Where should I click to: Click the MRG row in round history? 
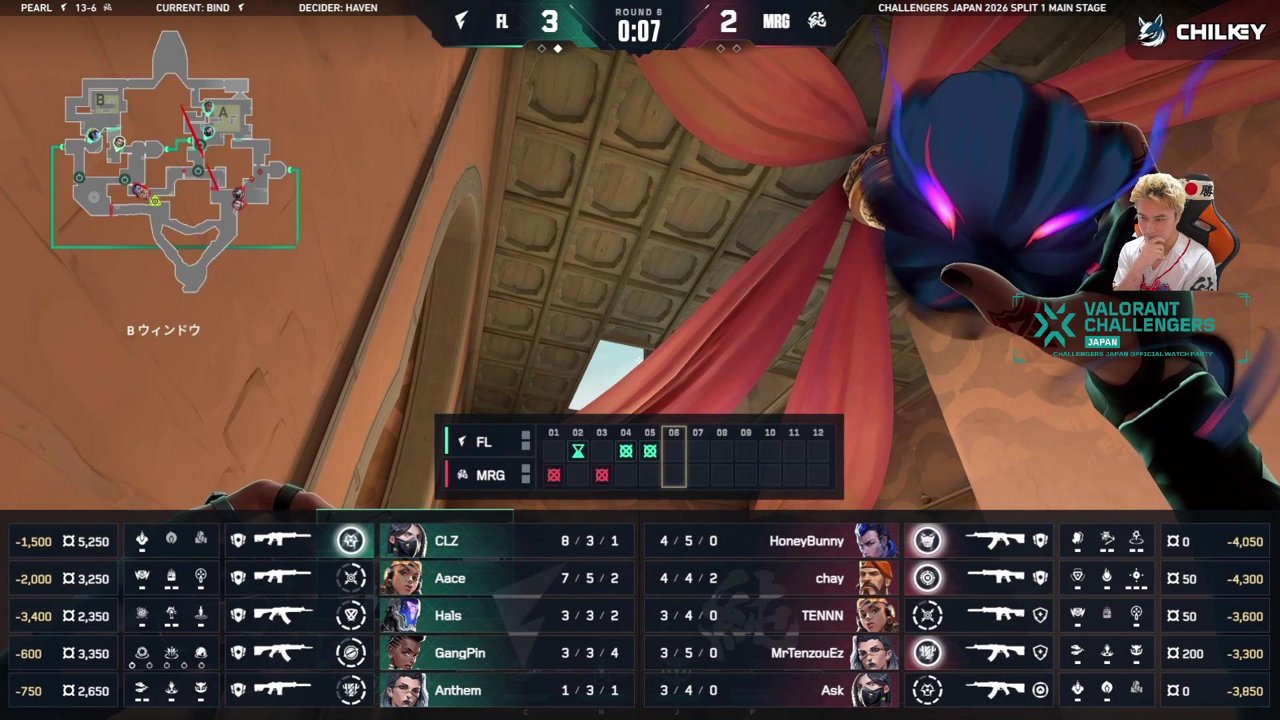(488, 475)
